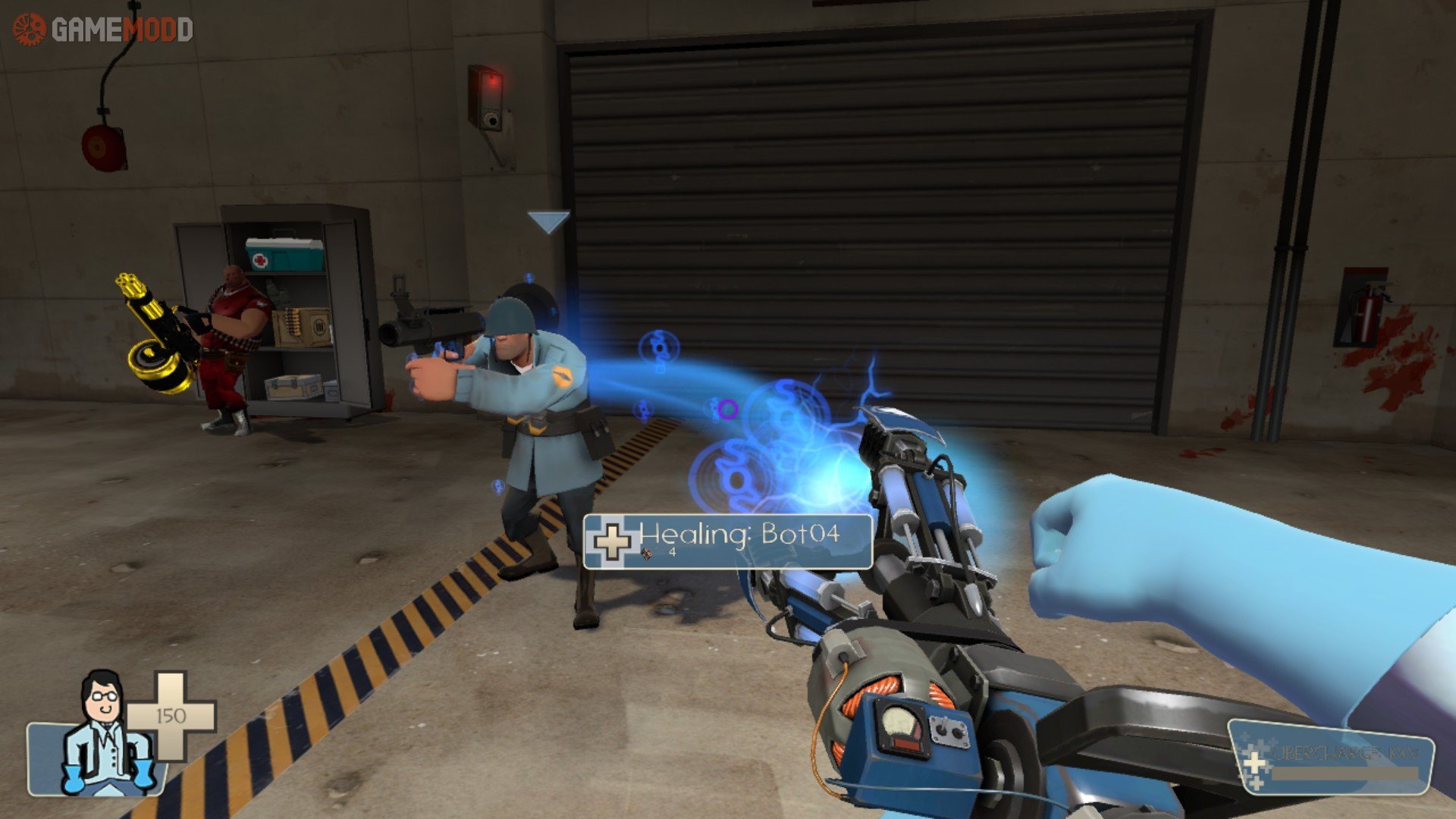1456x819 pixels.
Task: Select the Healing: Bot04 target panel
Action: click(728, 541)
